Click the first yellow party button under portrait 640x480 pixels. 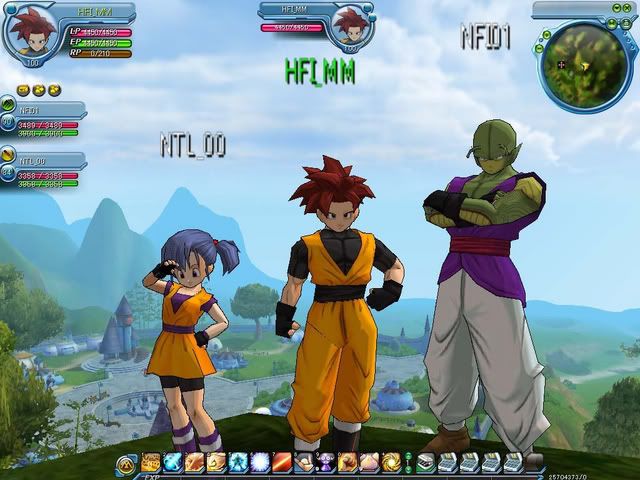point(25,90)
